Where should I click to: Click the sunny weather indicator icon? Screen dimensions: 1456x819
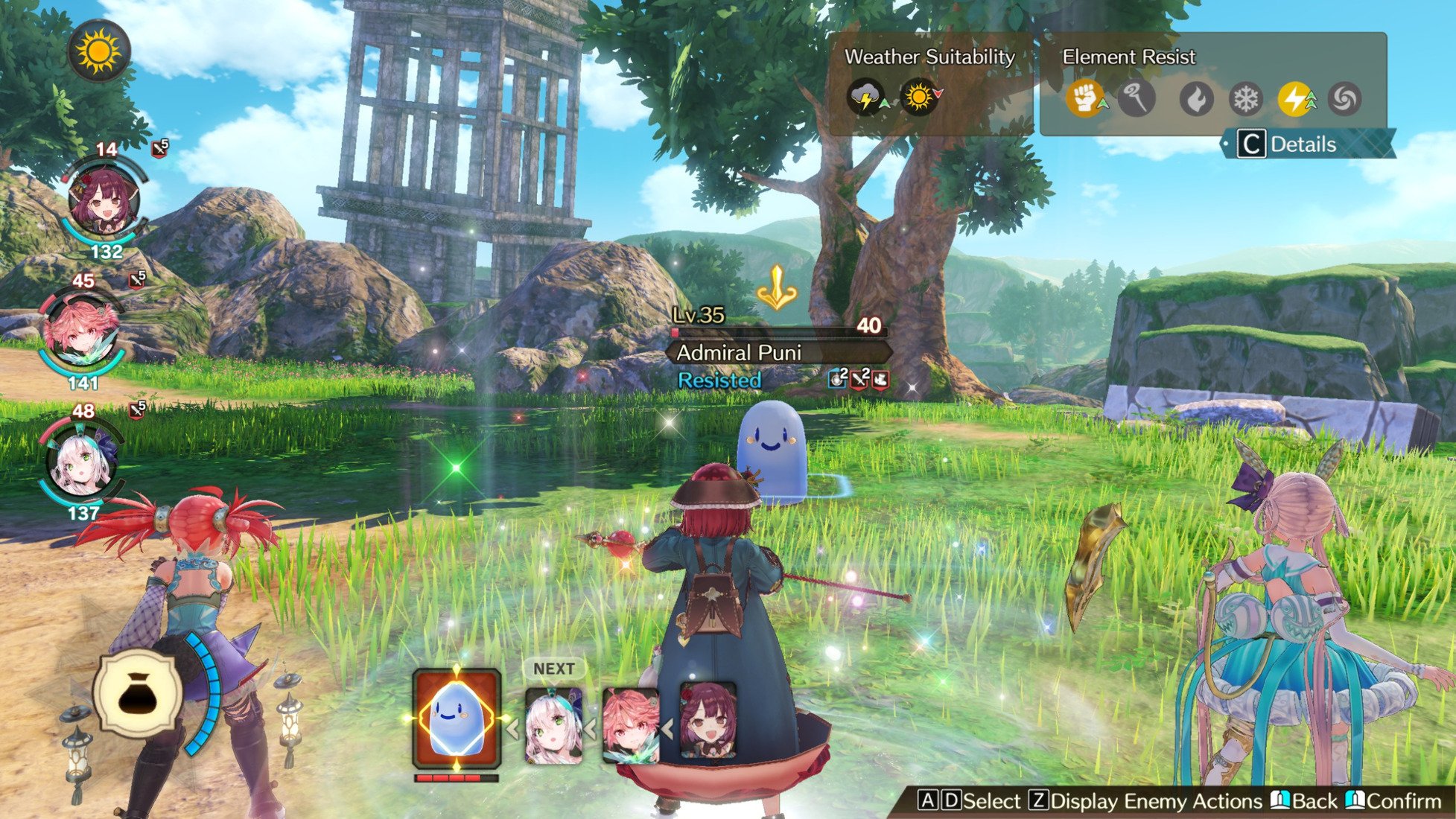98,51
